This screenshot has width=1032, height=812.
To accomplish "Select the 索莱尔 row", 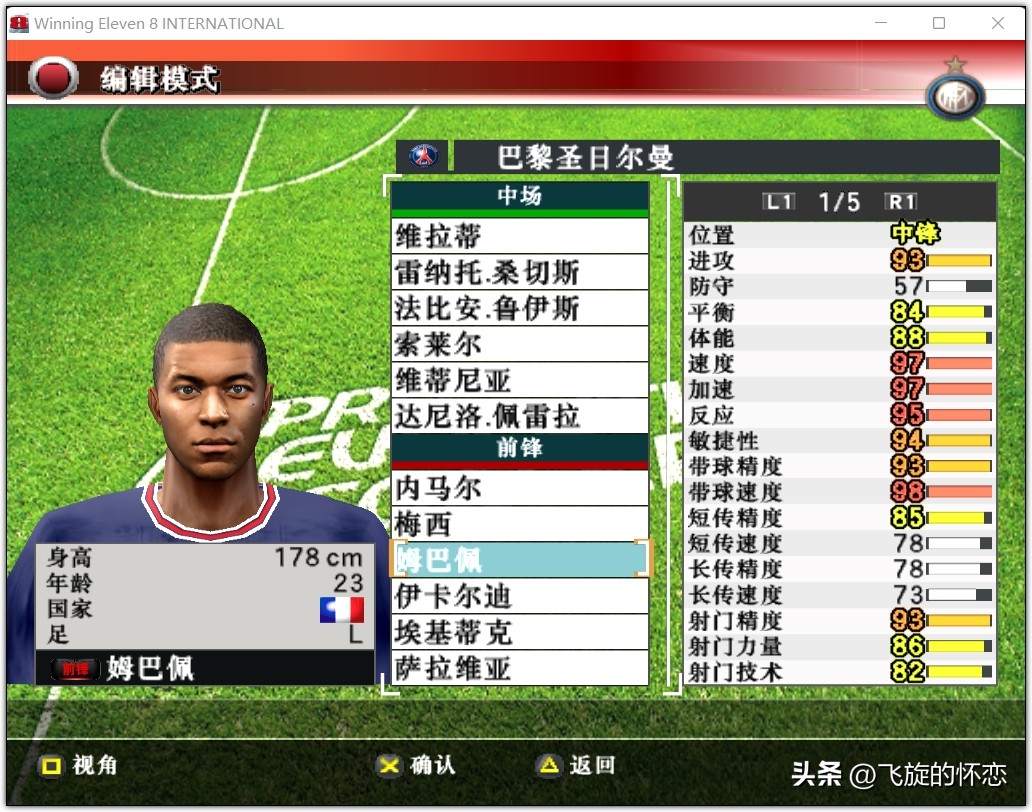I will pyautogui.click(x=519, y=344).
